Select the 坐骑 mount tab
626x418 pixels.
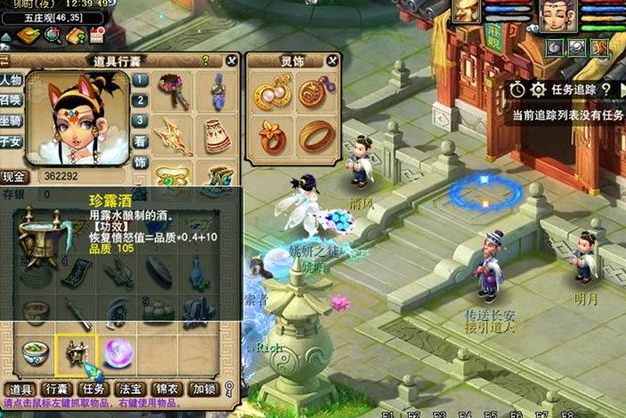(11, 122)
